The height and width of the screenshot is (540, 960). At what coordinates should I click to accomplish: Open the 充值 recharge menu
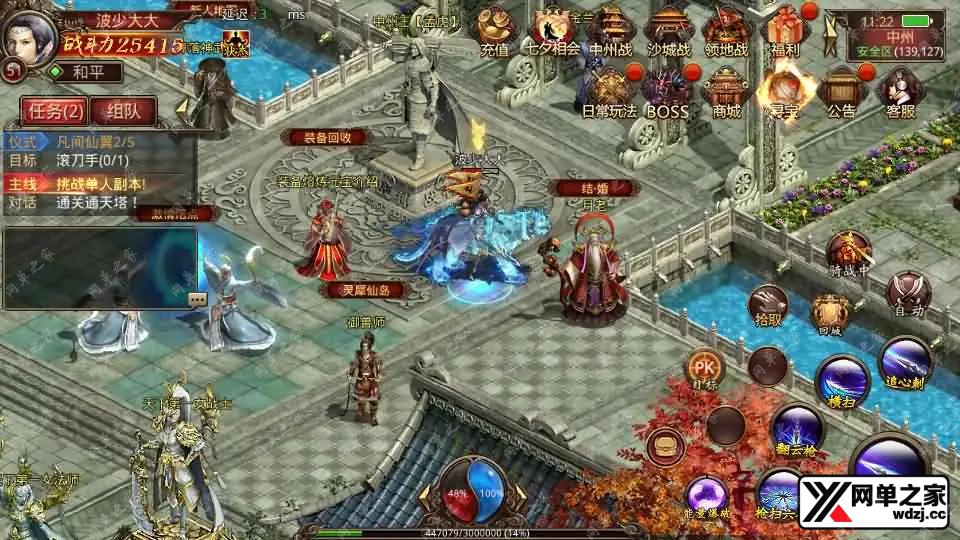point(493,32)
